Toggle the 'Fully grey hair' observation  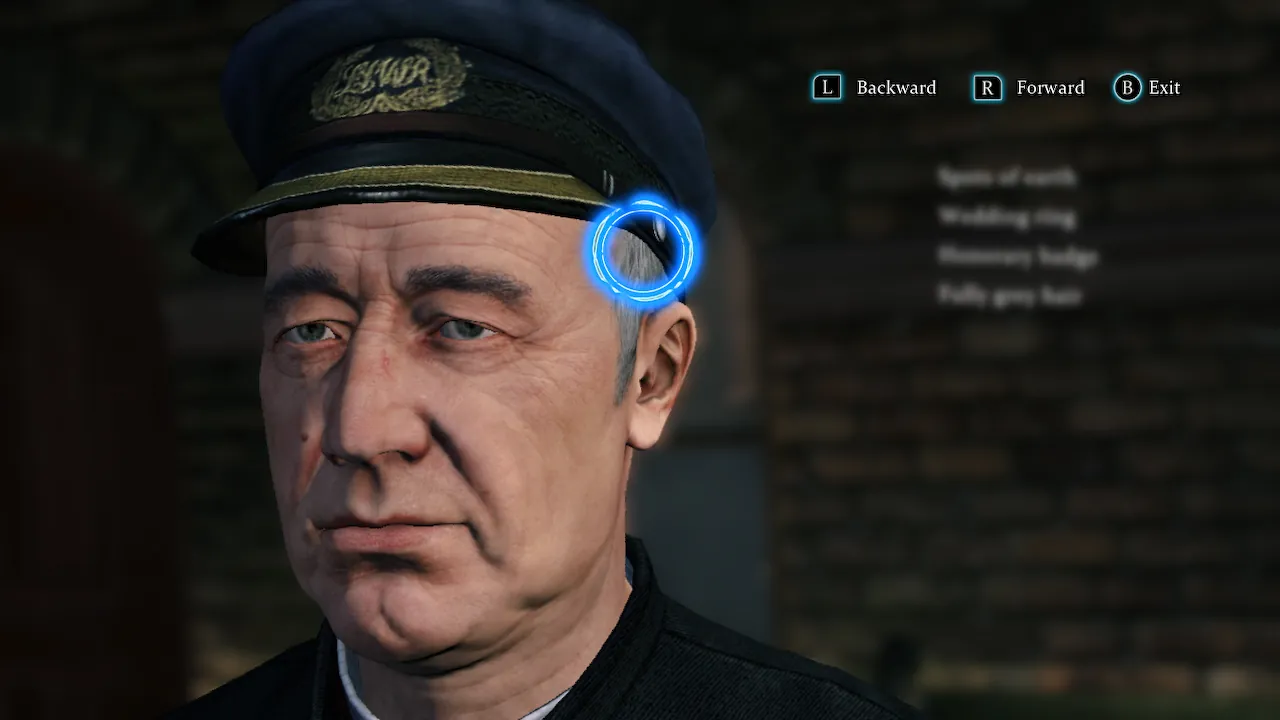(x=1010, y=296)
